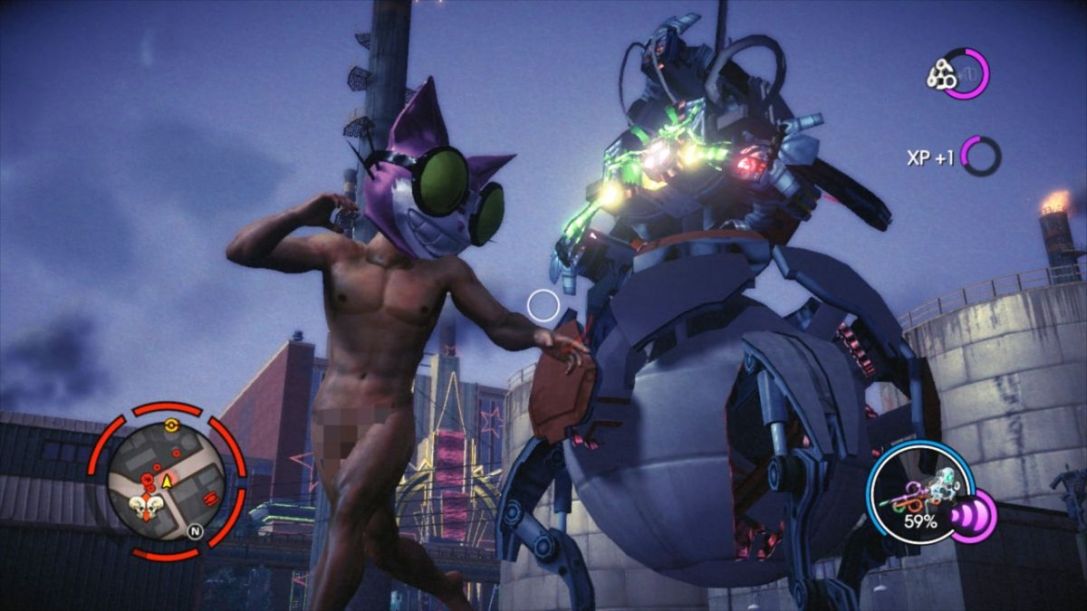Open the circular minimap
Screen dimensions: 1087x611
coord(166,480)
